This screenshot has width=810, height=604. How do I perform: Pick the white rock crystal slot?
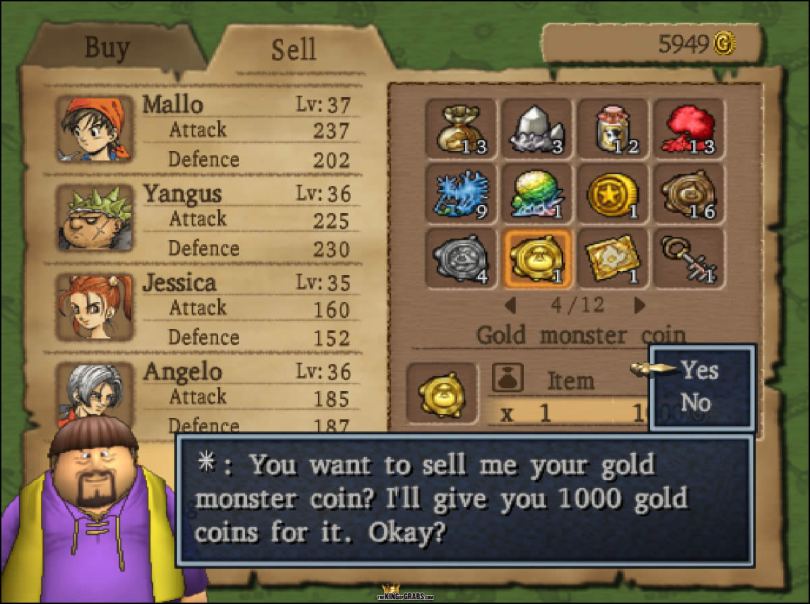click(x=537, y=128)
